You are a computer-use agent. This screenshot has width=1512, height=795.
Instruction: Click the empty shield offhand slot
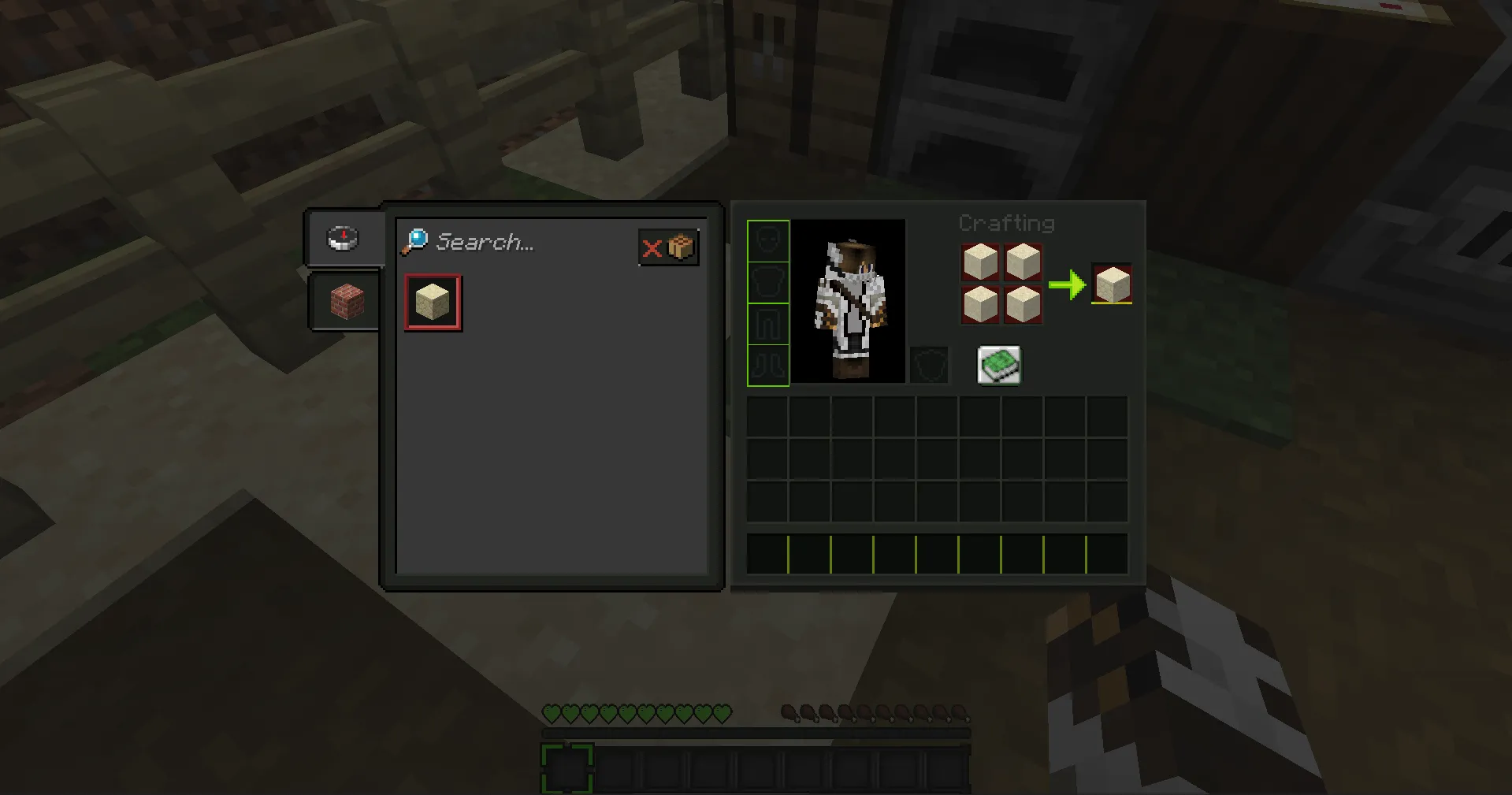coord(930,364)
